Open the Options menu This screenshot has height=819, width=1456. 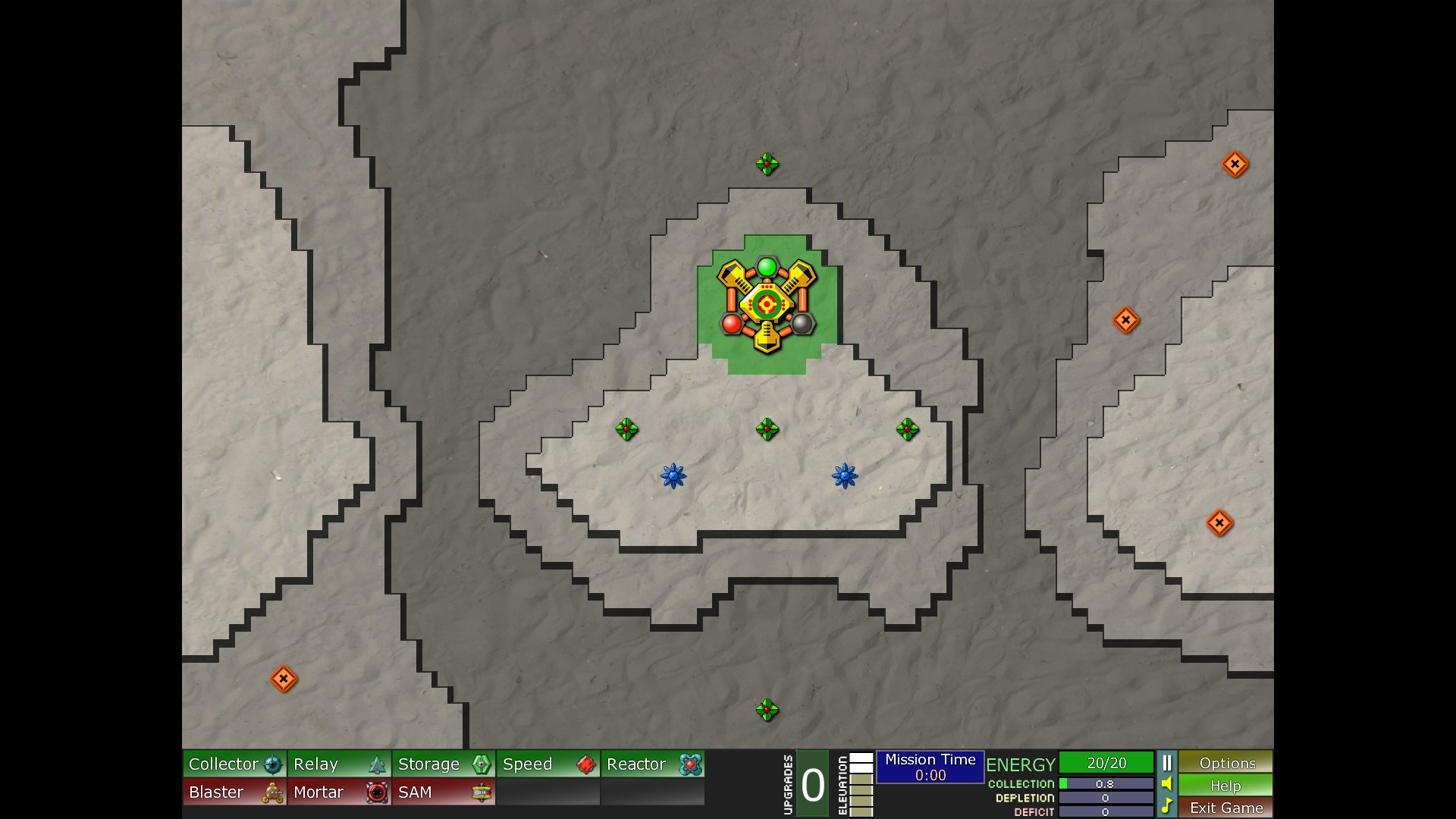(x=1225, y=763)
